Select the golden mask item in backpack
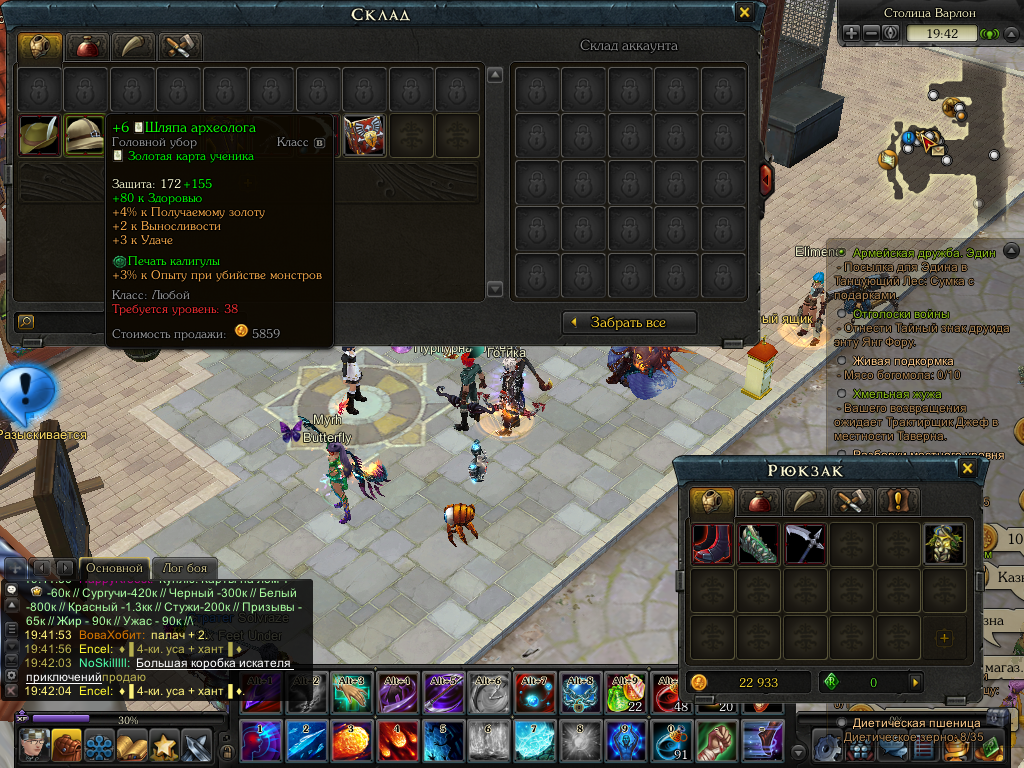This screenshot has height=768, width=1024. tap(944, 544)
